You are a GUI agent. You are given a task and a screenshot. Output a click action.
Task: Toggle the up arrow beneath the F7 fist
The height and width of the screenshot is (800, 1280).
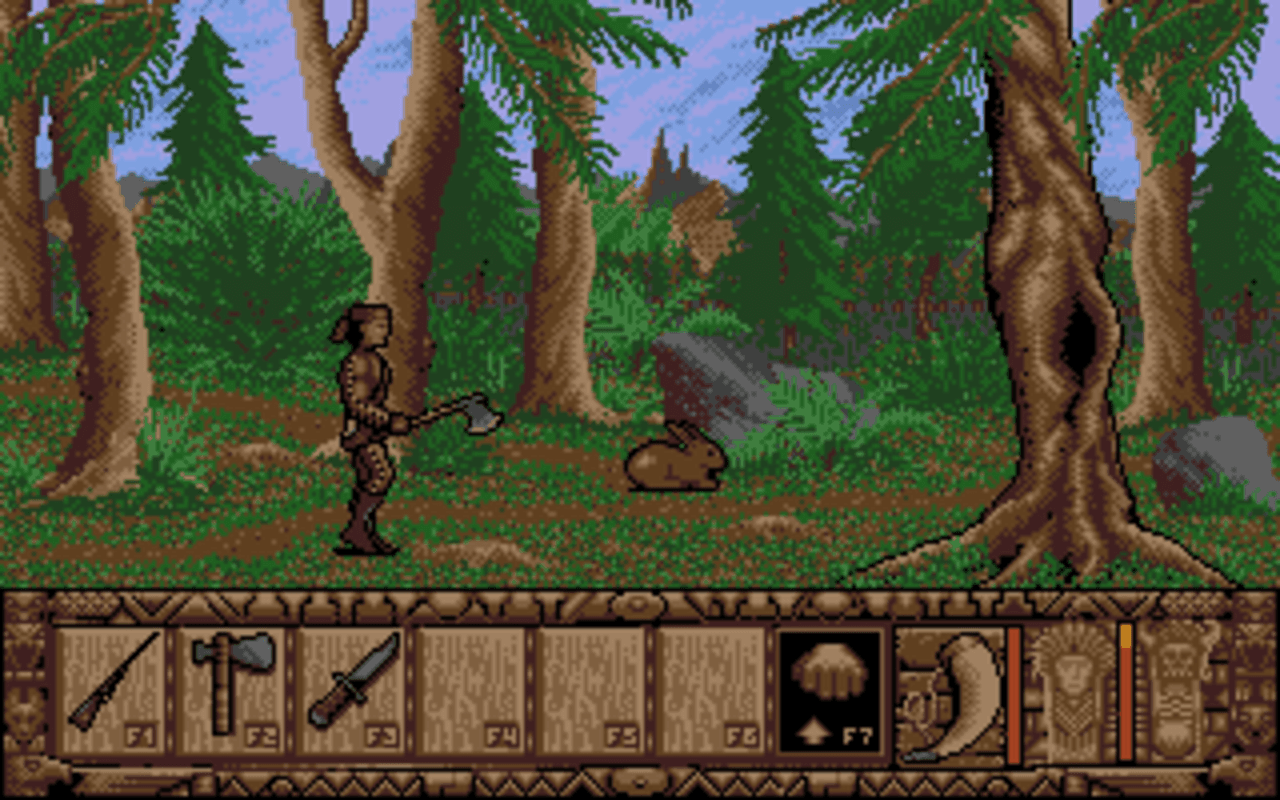click(813, 730)
